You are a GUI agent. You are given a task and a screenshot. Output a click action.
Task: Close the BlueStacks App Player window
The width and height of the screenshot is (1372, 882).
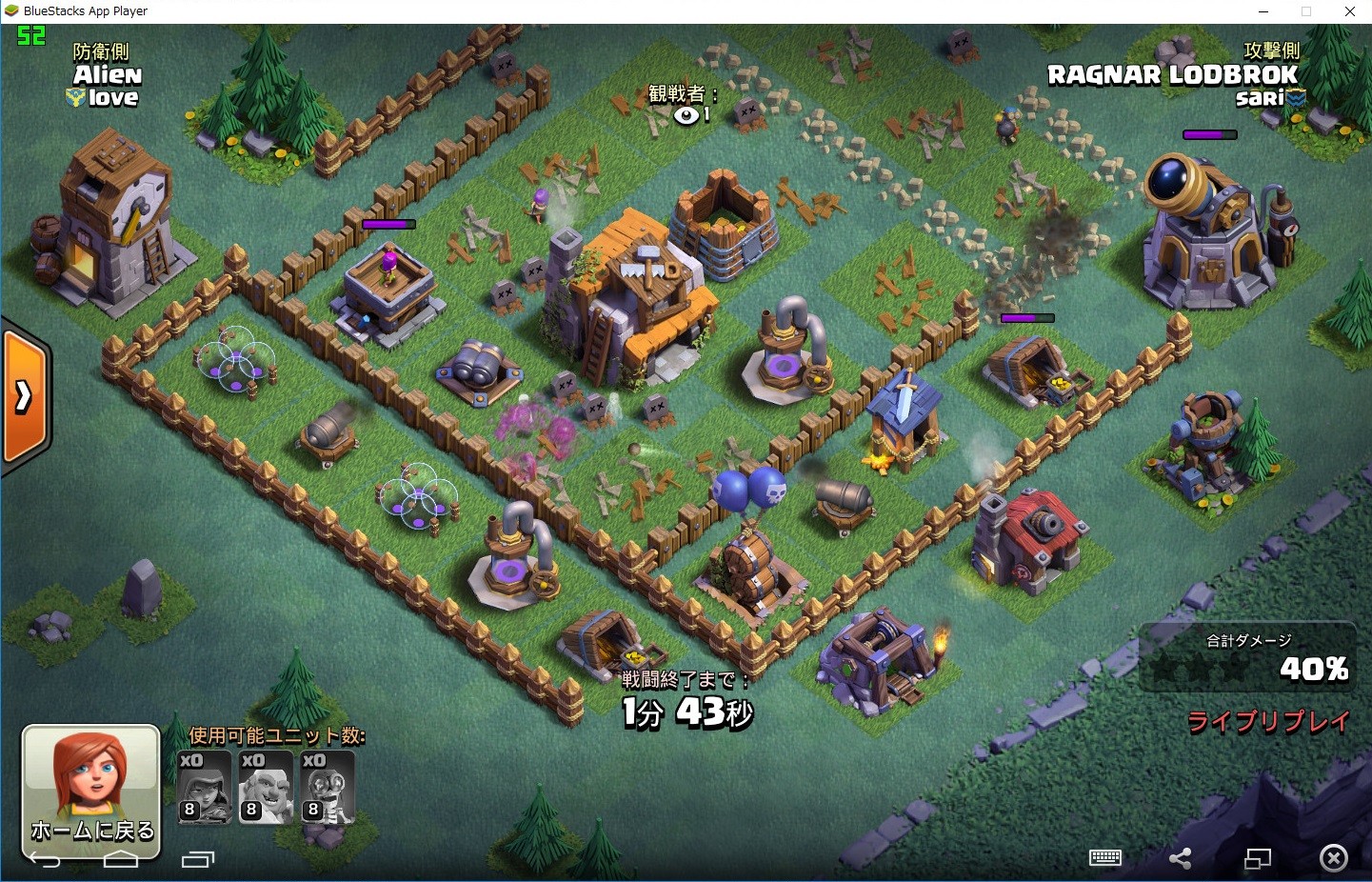pyautogui.click(x=1349, y=11)
